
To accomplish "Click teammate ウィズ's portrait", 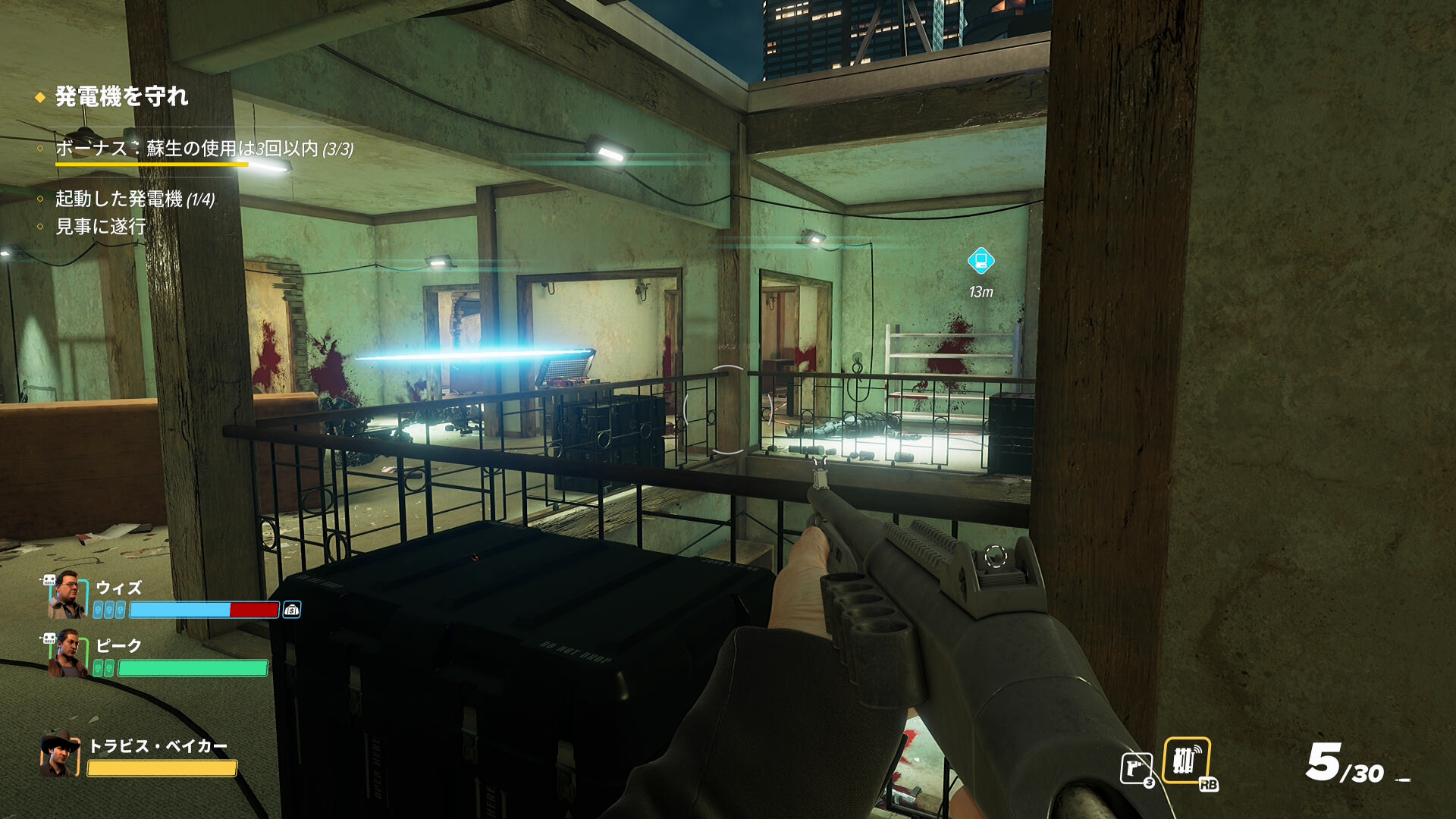I will pos(67,595).
